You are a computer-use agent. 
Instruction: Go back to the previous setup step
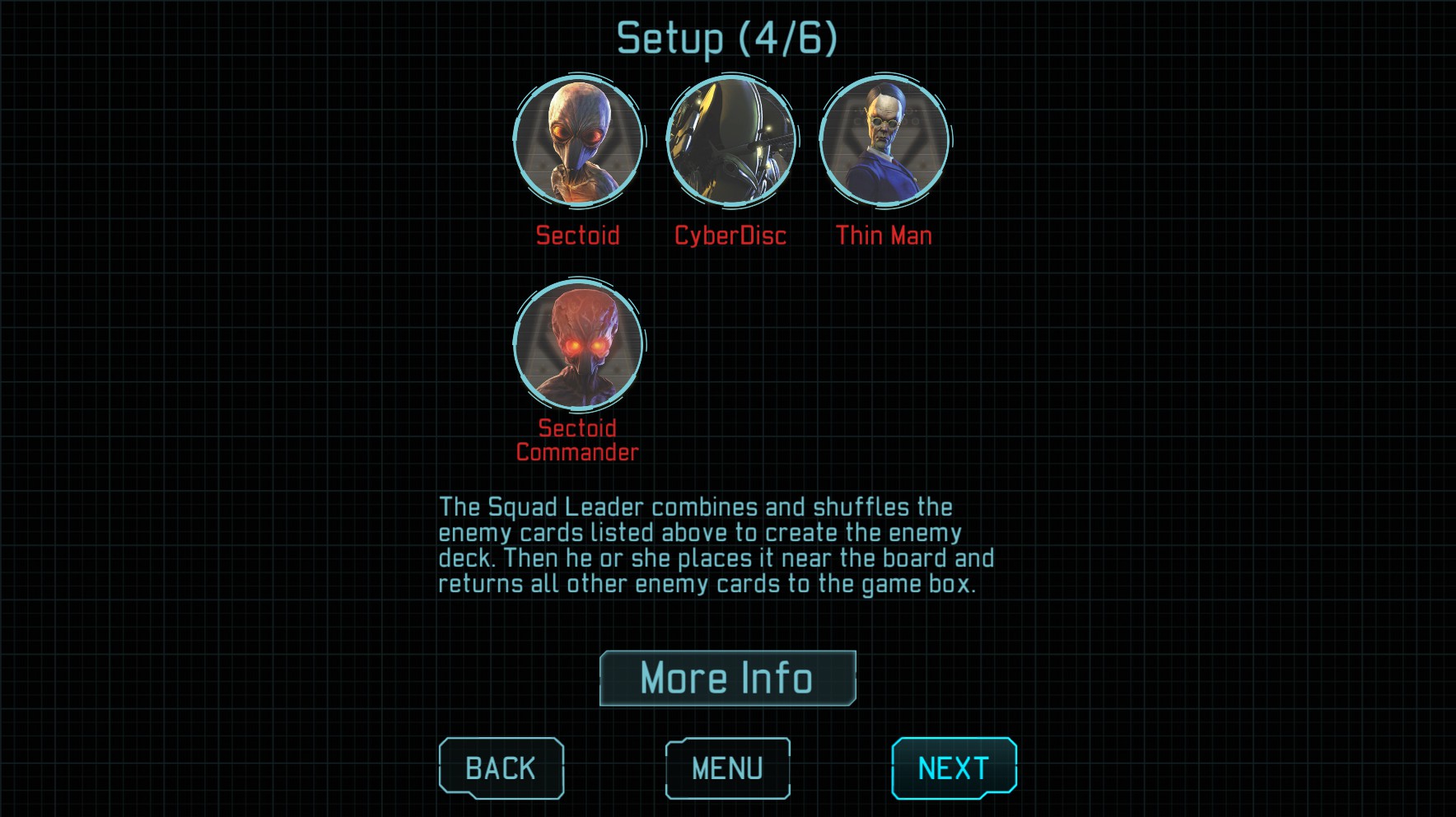501,768
